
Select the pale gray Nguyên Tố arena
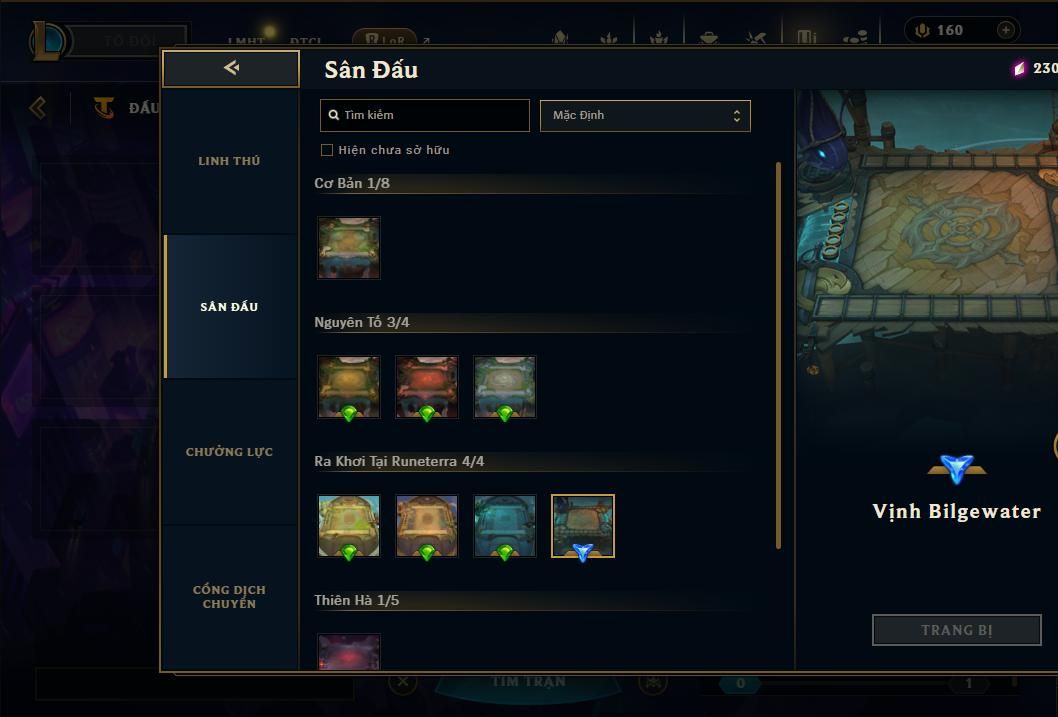click(x=505, y=386)
